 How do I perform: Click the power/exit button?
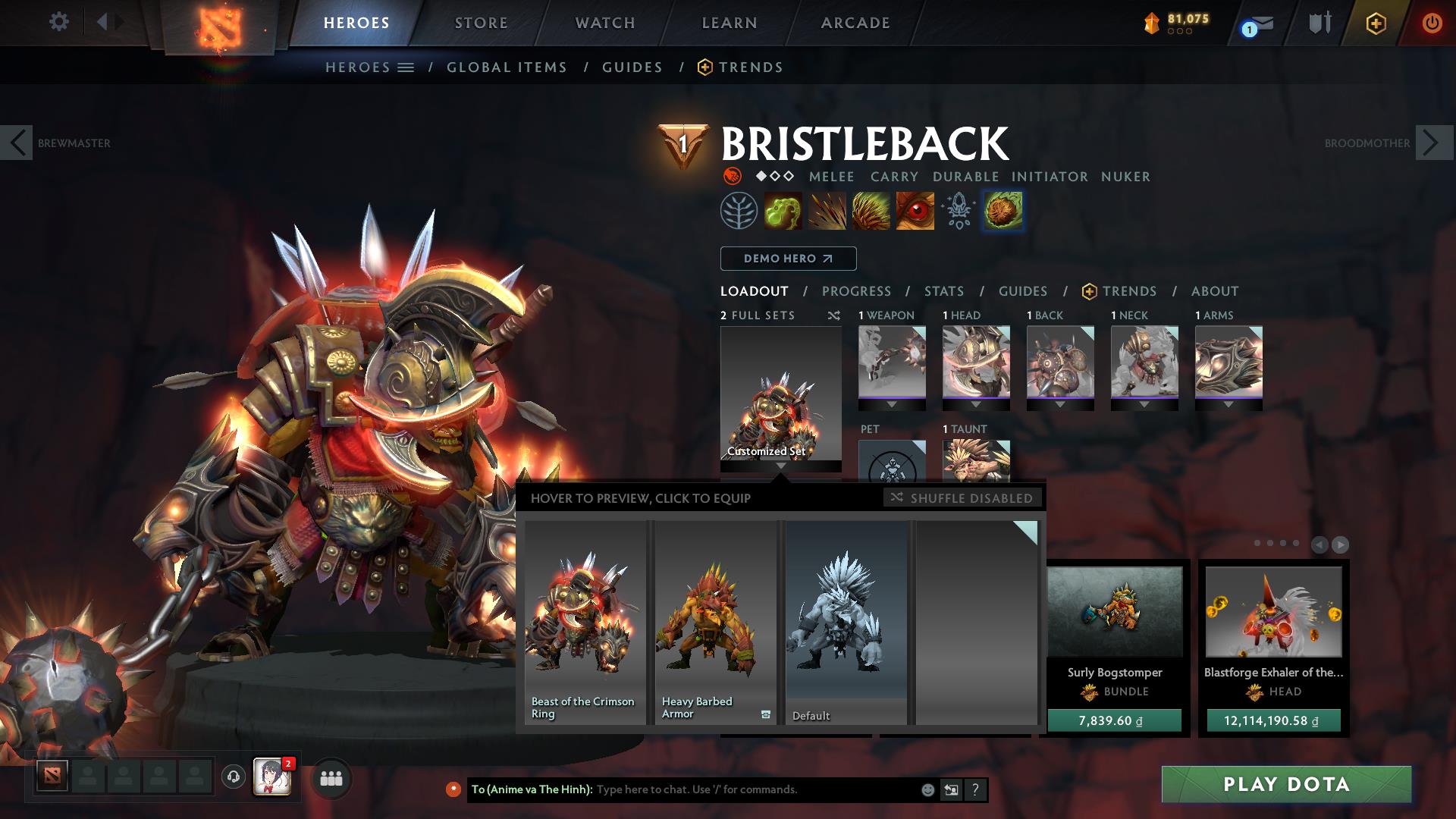pyautogui.click(x=1432, y=23)
